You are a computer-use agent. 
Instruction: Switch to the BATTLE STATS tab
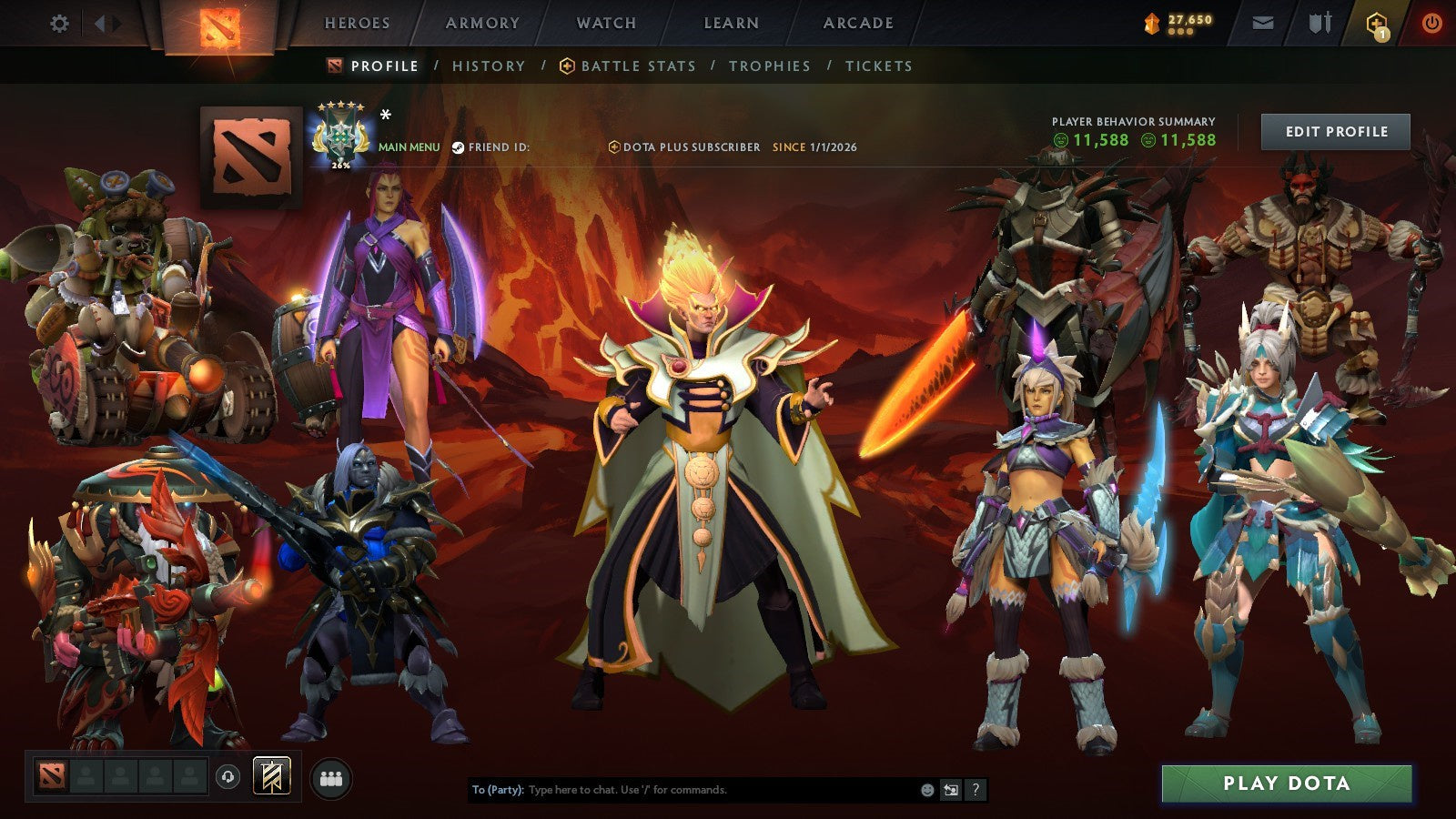point(637,66)
